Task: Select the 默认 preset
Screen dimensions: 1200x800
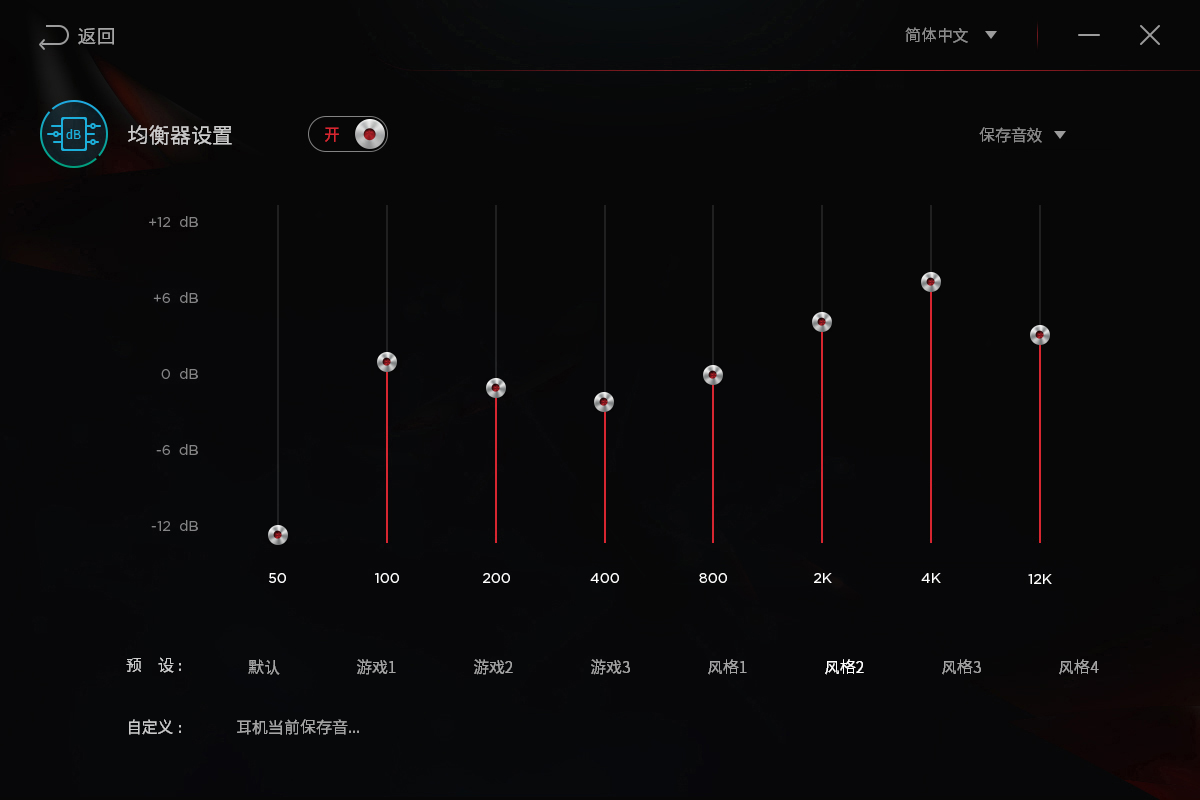Action: pyautogui.click(x=264, y=667)
